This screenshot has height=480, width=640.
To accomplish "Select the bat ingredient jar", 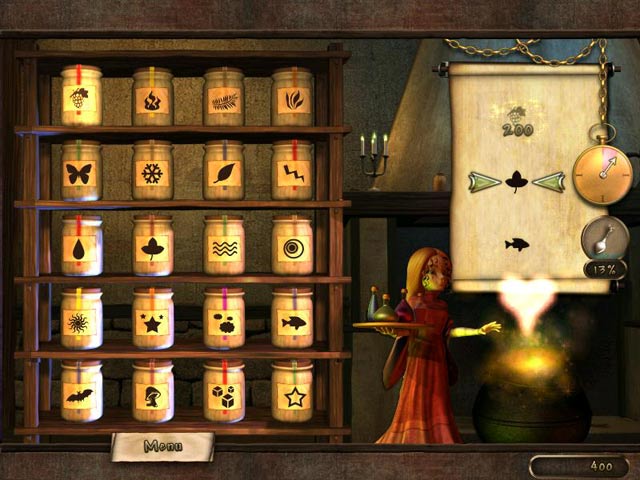I will [x=81, y=395].
